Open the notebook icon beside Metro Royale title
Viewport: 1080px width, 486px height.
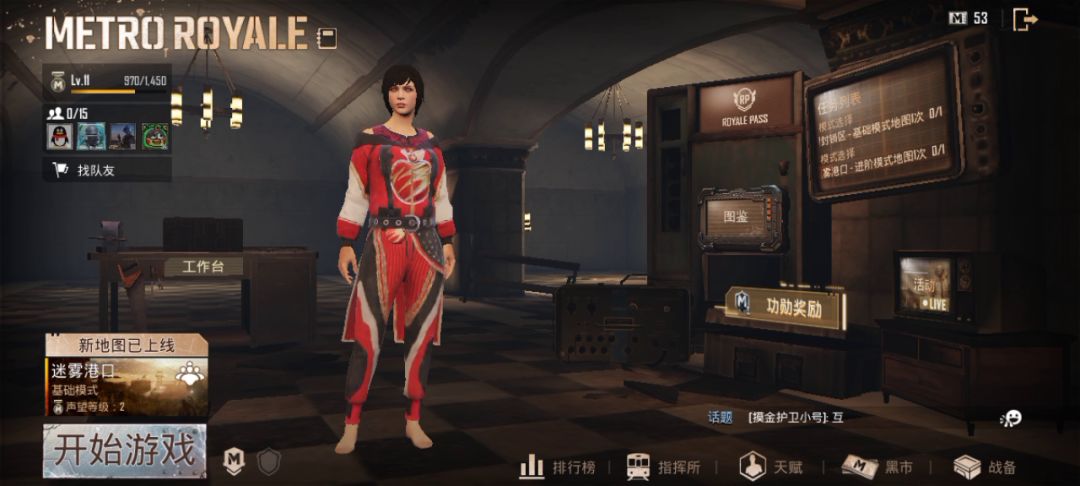[326, 38]
